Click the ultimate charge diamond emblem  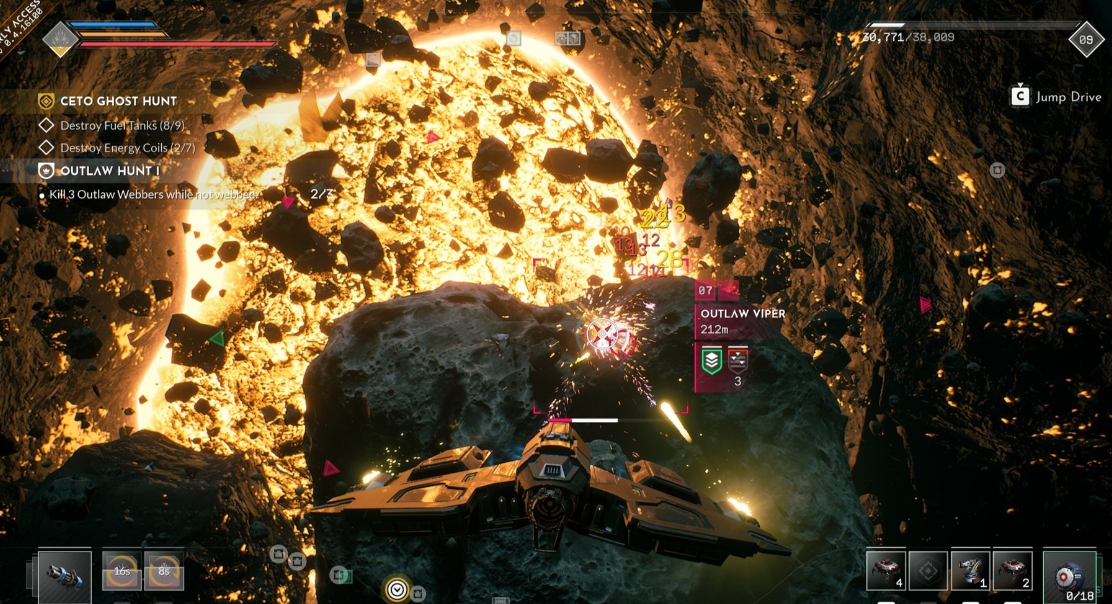(60, 40)
